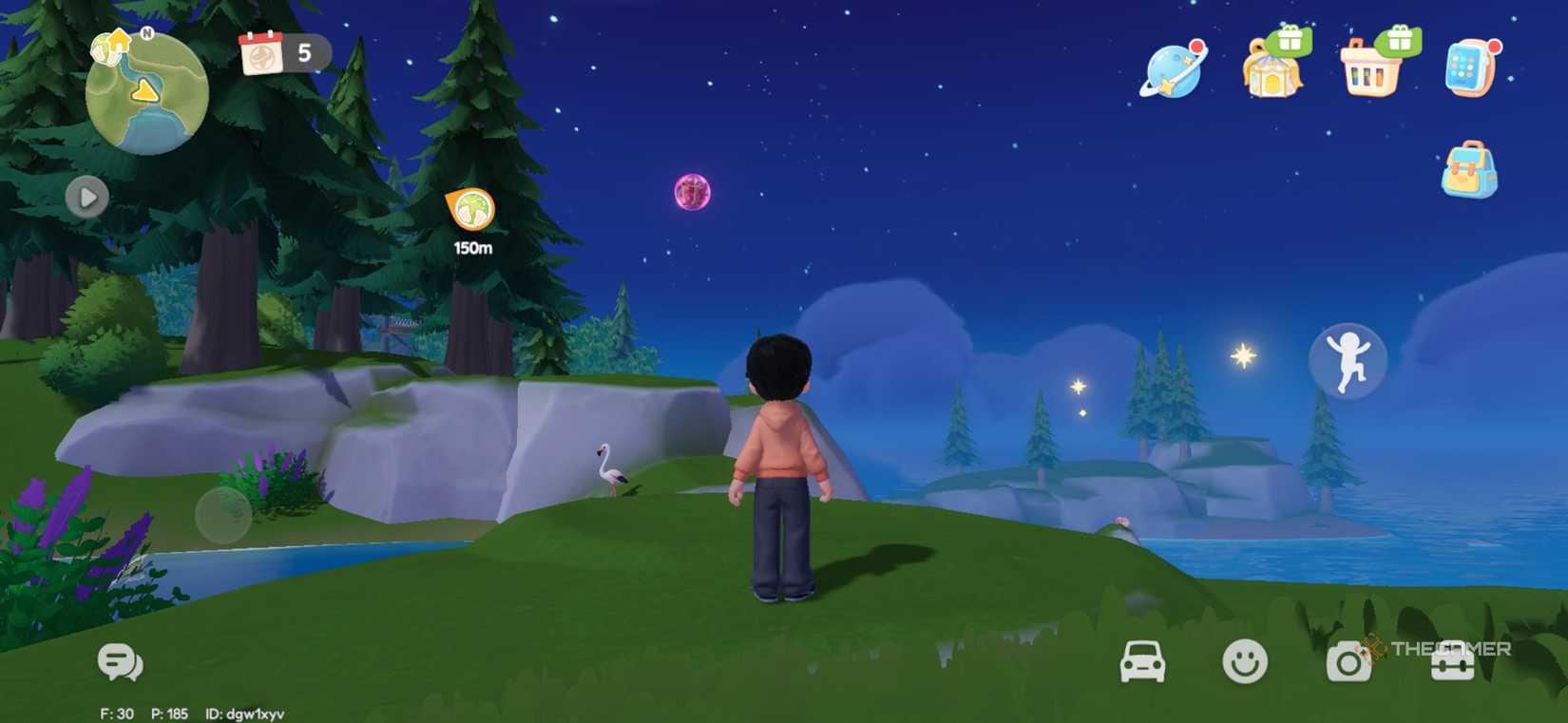Open the planet exploration menu
The width and height of the screenshot is (1568, 723).
pos(1174,71)
